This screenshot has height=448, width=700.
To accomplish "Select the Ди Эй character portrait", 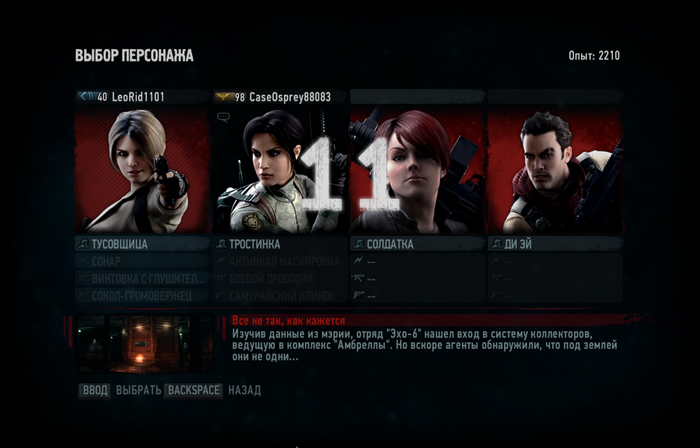I will (554, 170).
